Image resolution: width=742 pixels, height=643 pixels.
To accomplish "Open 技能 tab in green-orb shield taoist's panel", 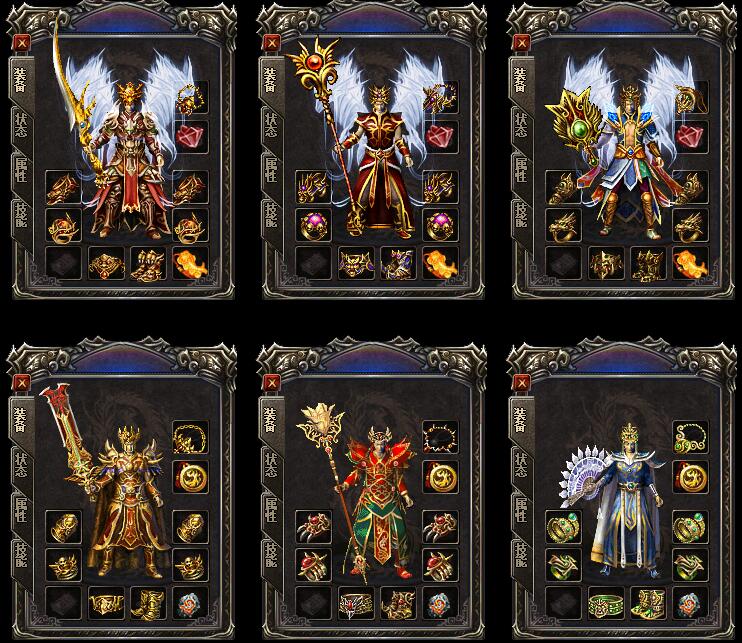I will point(519,216).
